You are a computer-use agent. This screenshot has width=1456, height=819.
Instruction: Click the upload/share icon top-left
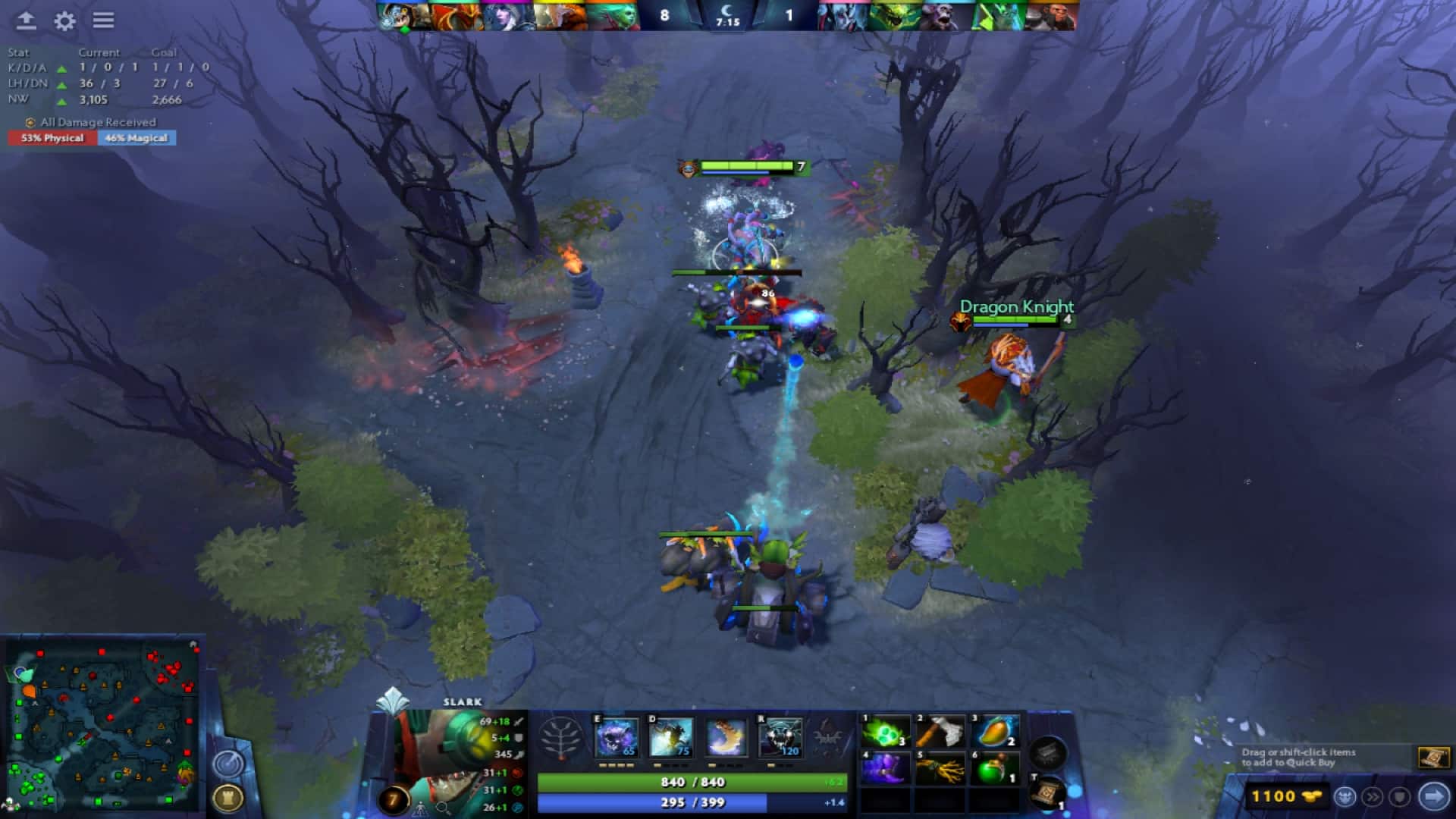click(27, 21)
